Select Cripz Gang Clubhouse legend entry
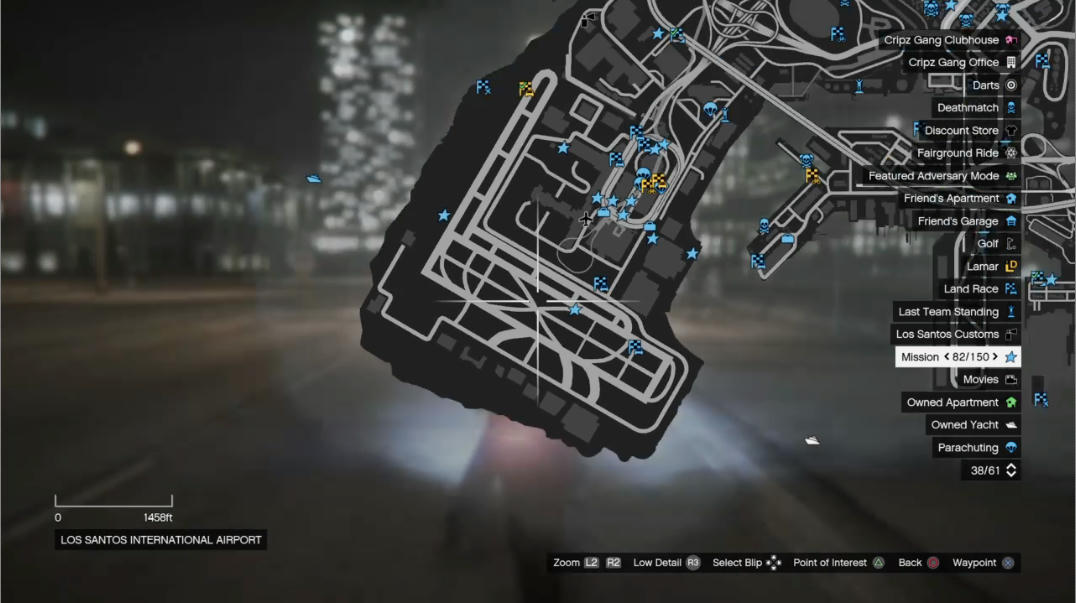The width and height of the screenshot is (1076, 603). pyautogui.click(x=950, y=40)
